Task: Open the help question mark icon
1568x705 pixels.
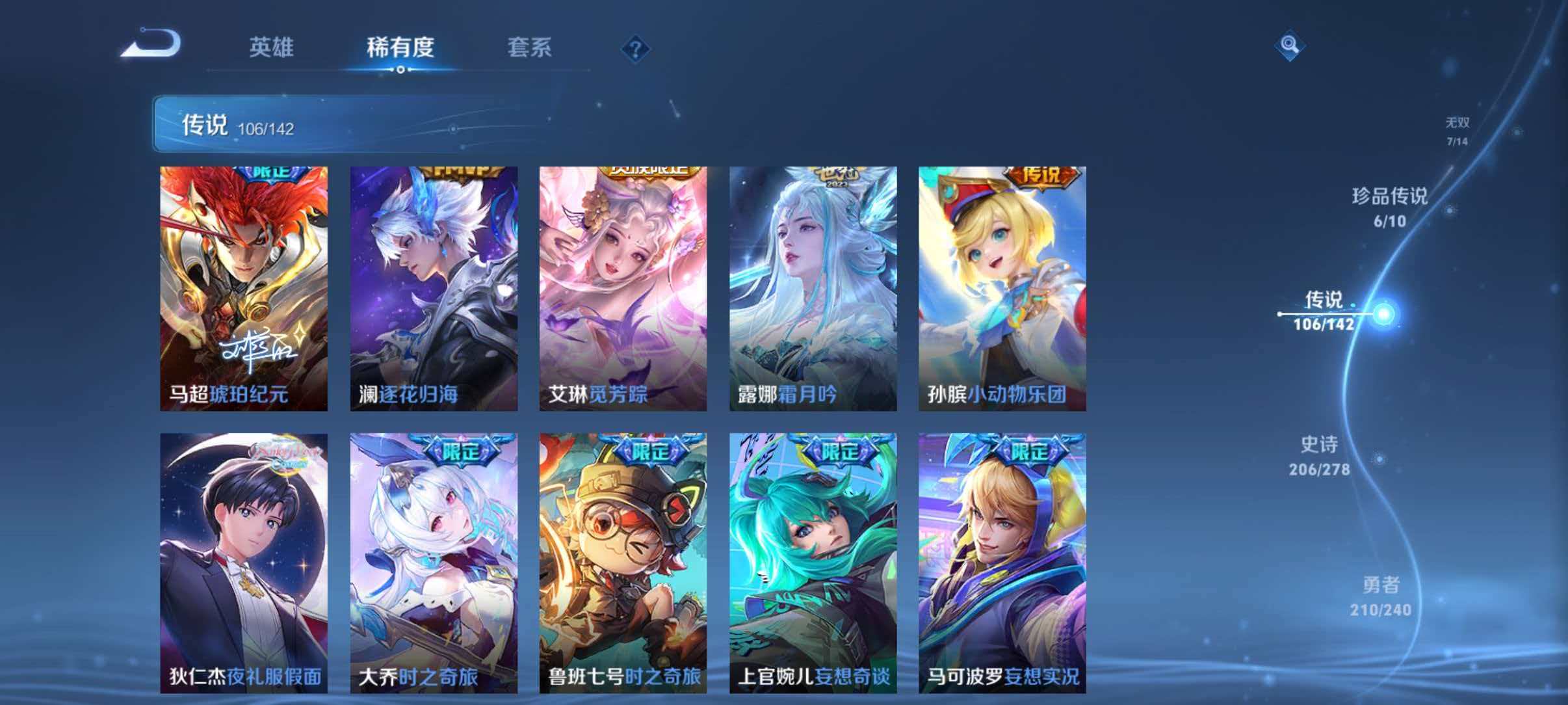Action: pyautogui.click(x=635, y=49)
